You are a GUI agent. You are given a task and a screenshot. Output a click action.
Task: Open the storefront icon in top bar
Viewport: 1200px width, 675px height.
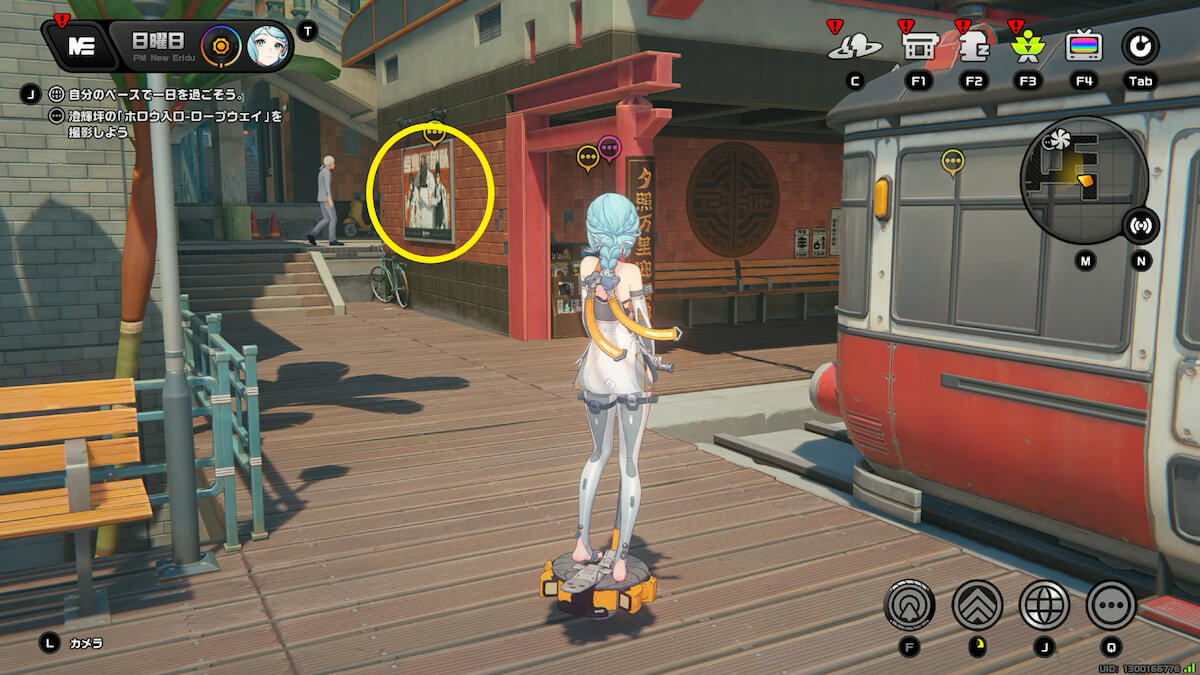click(x=918, y=46)
